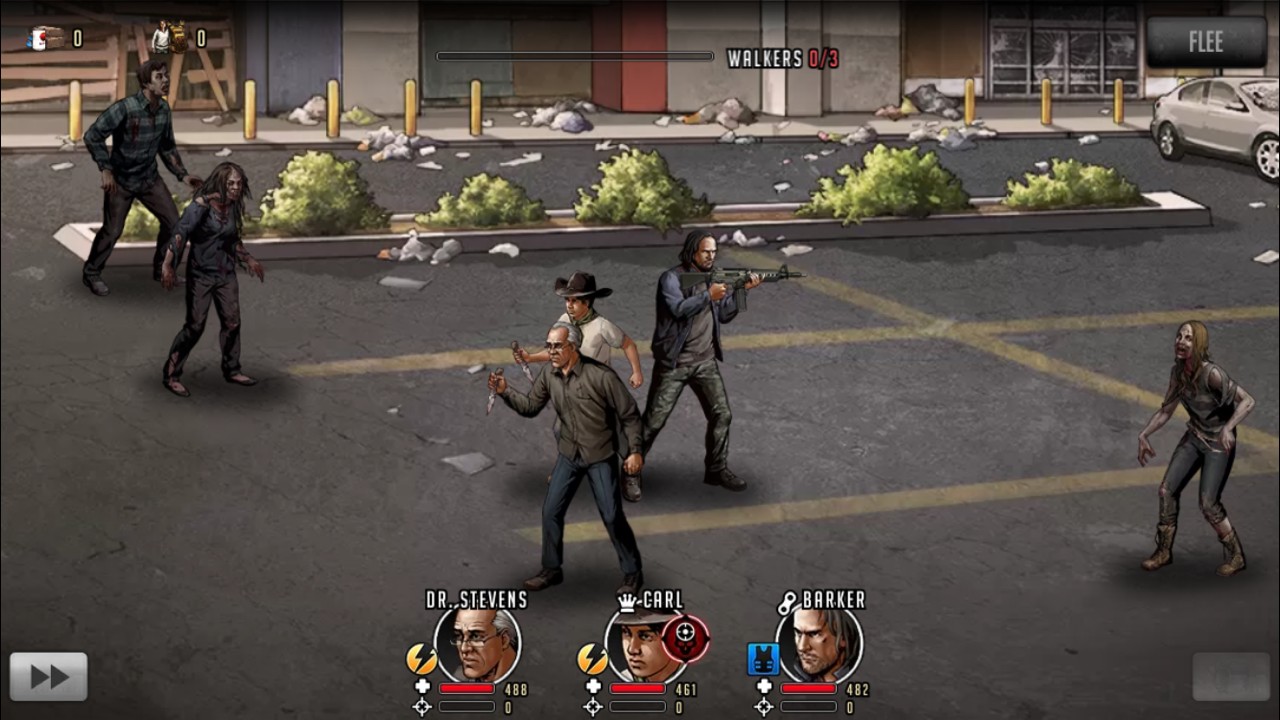Click Barker's blue vest icon
The image size is (1280, 720).
click(763, 659)
